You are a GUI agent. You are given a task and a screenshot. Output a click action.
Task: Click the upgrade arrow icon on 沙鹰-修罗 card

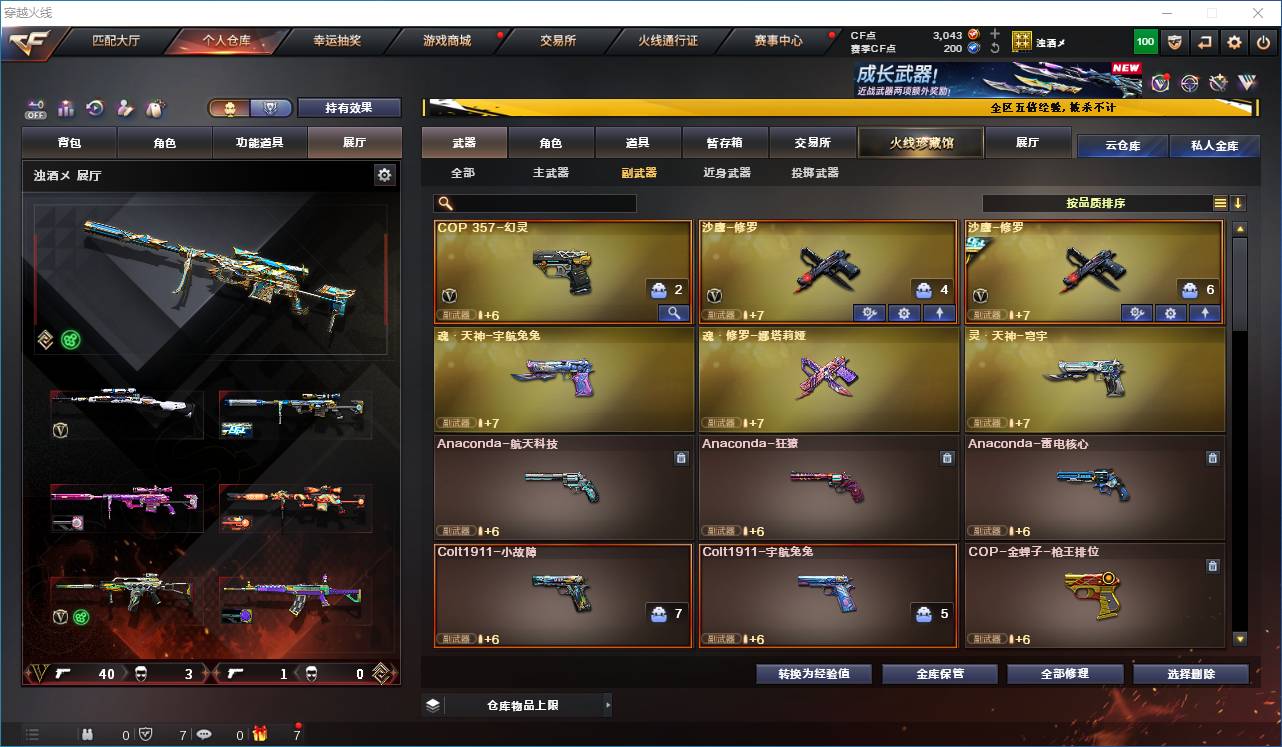(938, 313)
